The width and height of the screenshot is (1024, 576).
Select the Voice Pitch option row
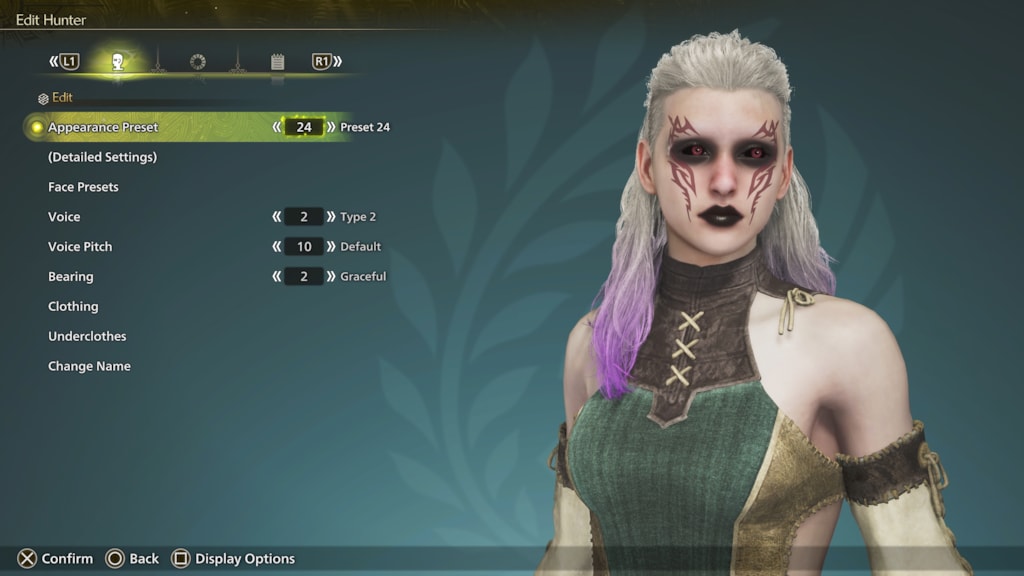pyautogui.click(x=80, y=247)
